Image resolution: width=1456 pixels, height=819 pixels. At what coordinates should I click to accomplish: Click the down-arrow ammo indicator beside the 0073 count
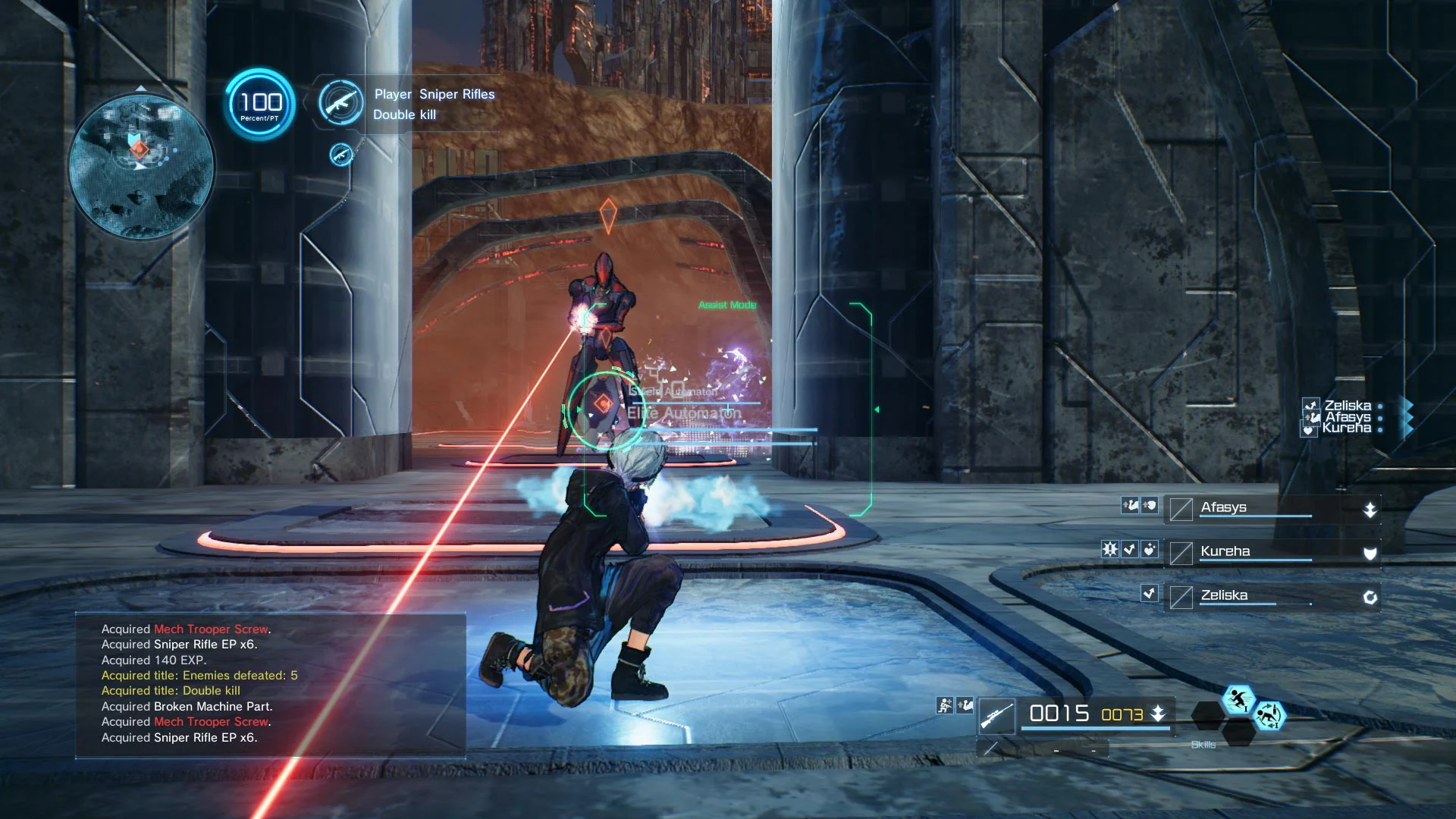point(1158,714)
